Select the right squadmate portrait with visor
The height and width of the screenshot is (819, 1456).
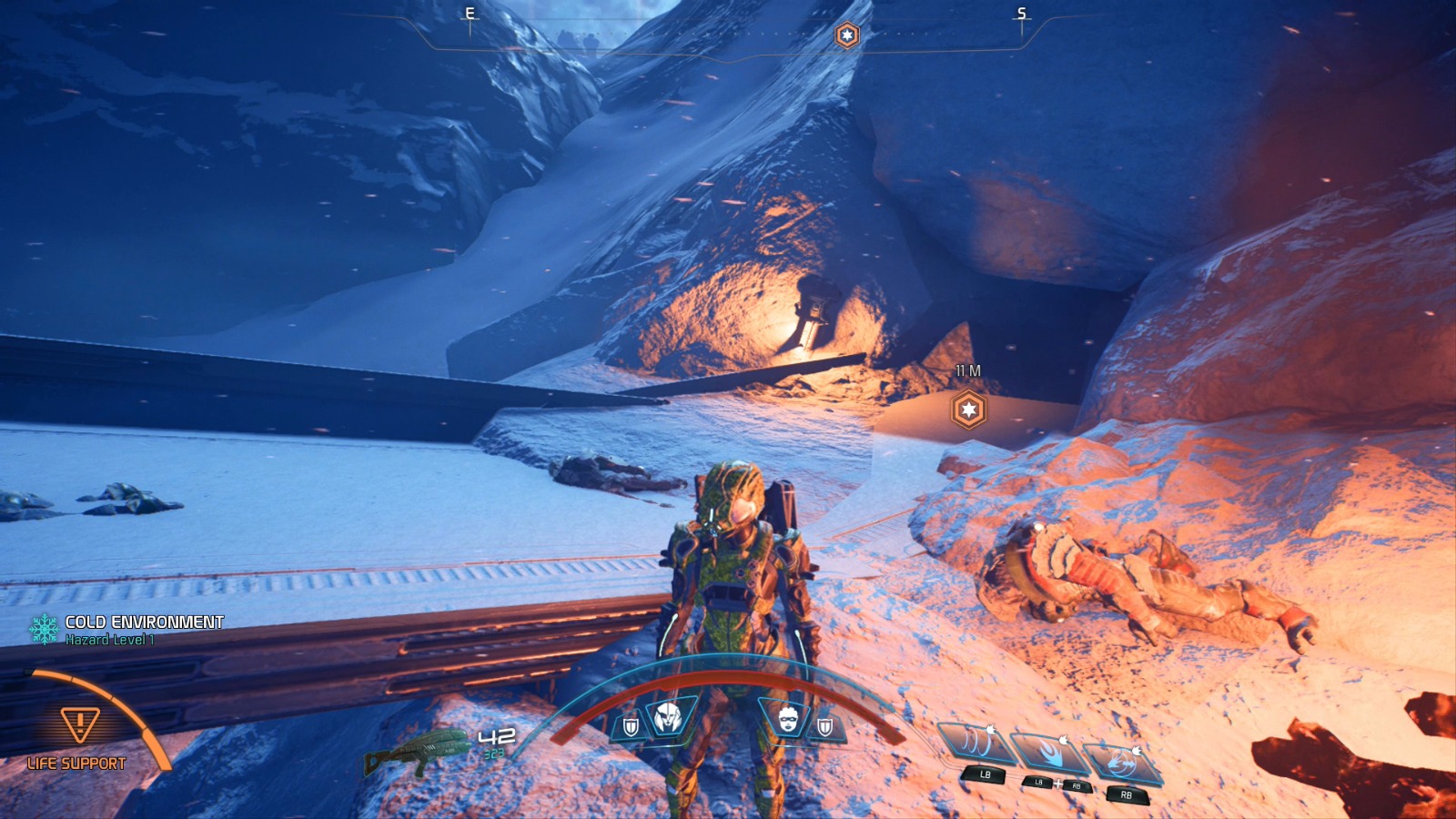point(788,719)
